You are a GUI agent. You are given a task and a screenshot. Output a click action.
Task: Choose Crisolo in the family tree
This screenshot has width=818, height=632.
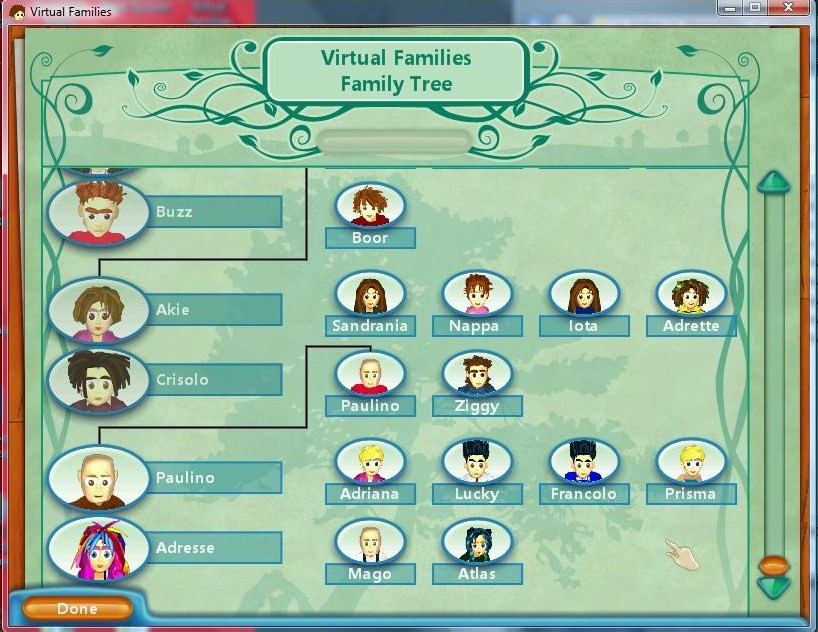[x=97, y=380]
